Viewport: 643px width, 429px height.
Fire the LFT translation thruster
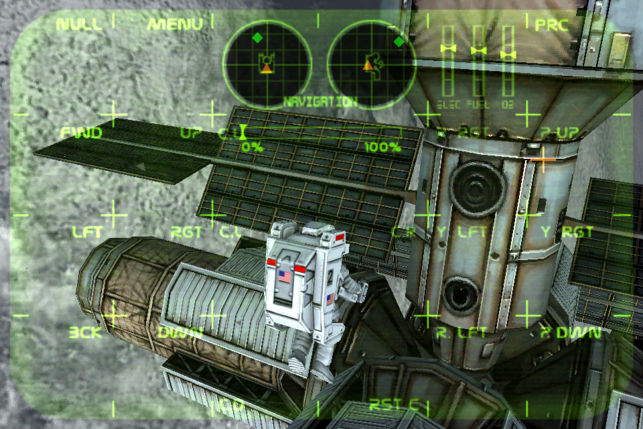[x=88, y=232]
